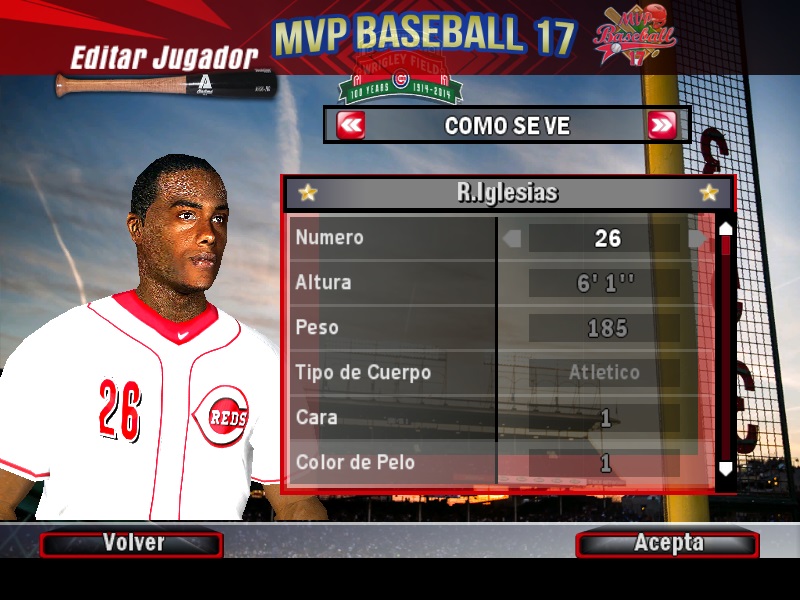Go back with the Volver button
Viewport: 800px width, 600px height.
131,544
